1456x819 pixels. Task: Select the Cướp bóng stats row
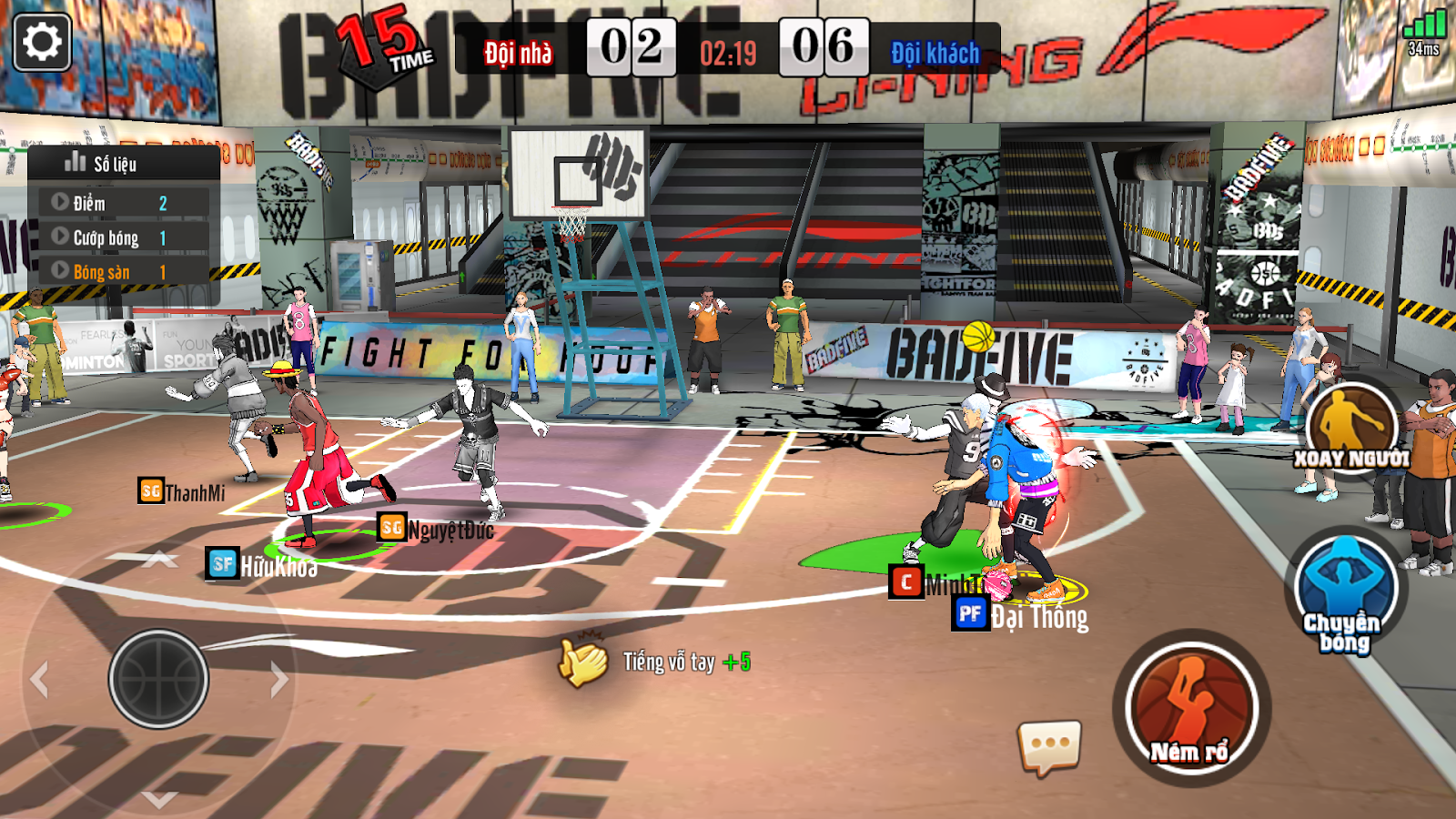(x=124, y=238)
